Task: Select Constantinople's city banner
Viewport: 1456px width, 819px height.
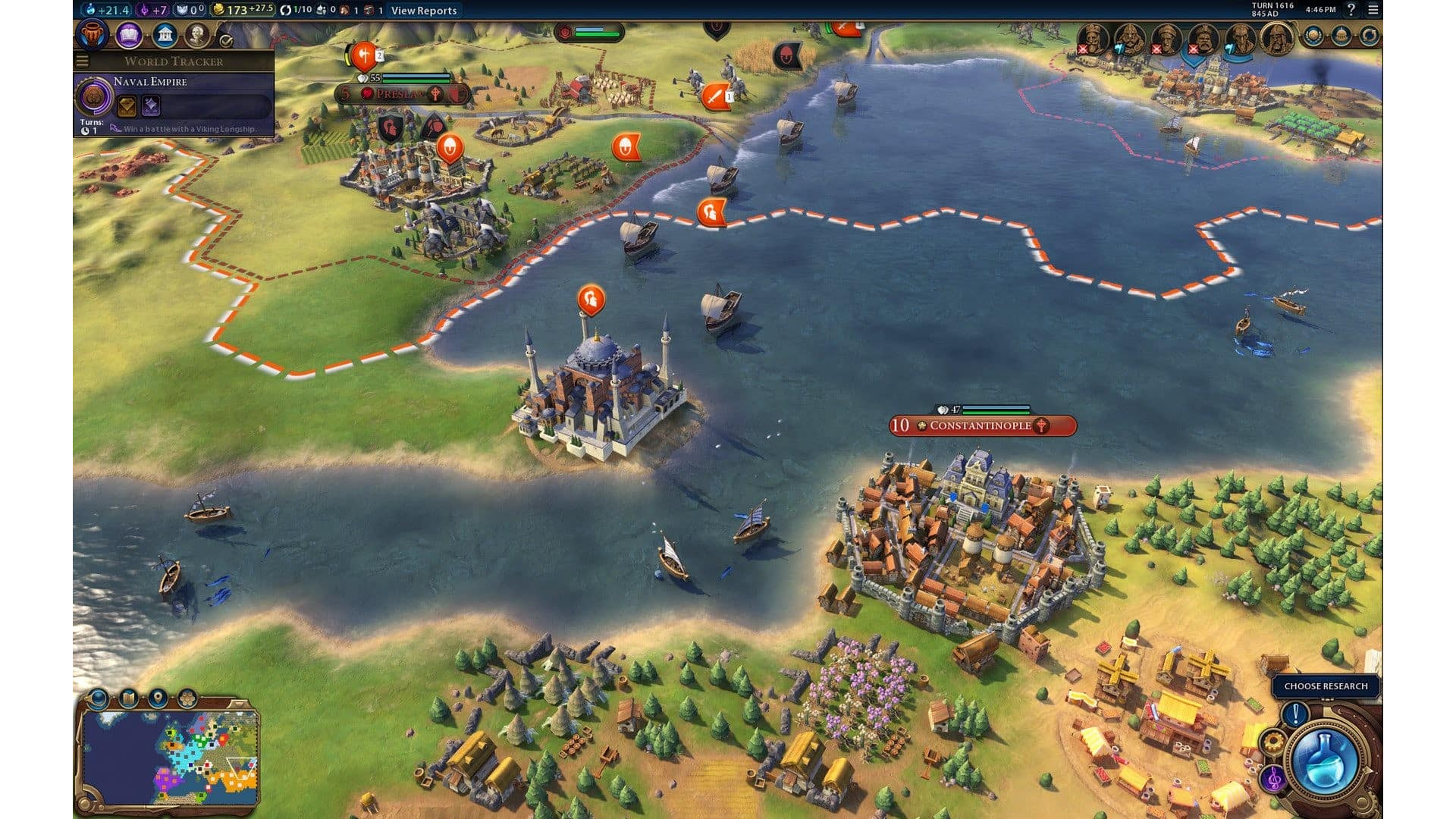Action: point(982,426)
